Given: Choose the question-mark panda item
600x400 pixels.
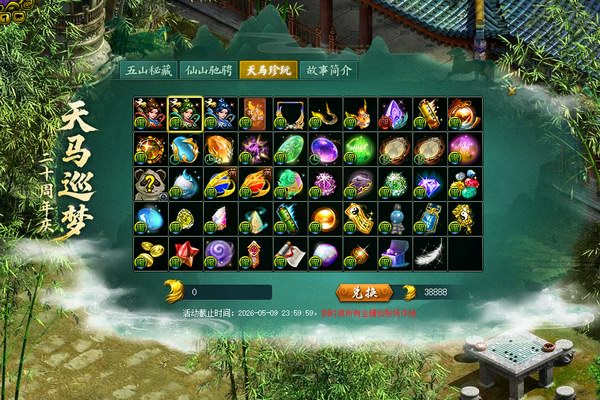Looking at the screenshot, I should (x=150, y=184).
